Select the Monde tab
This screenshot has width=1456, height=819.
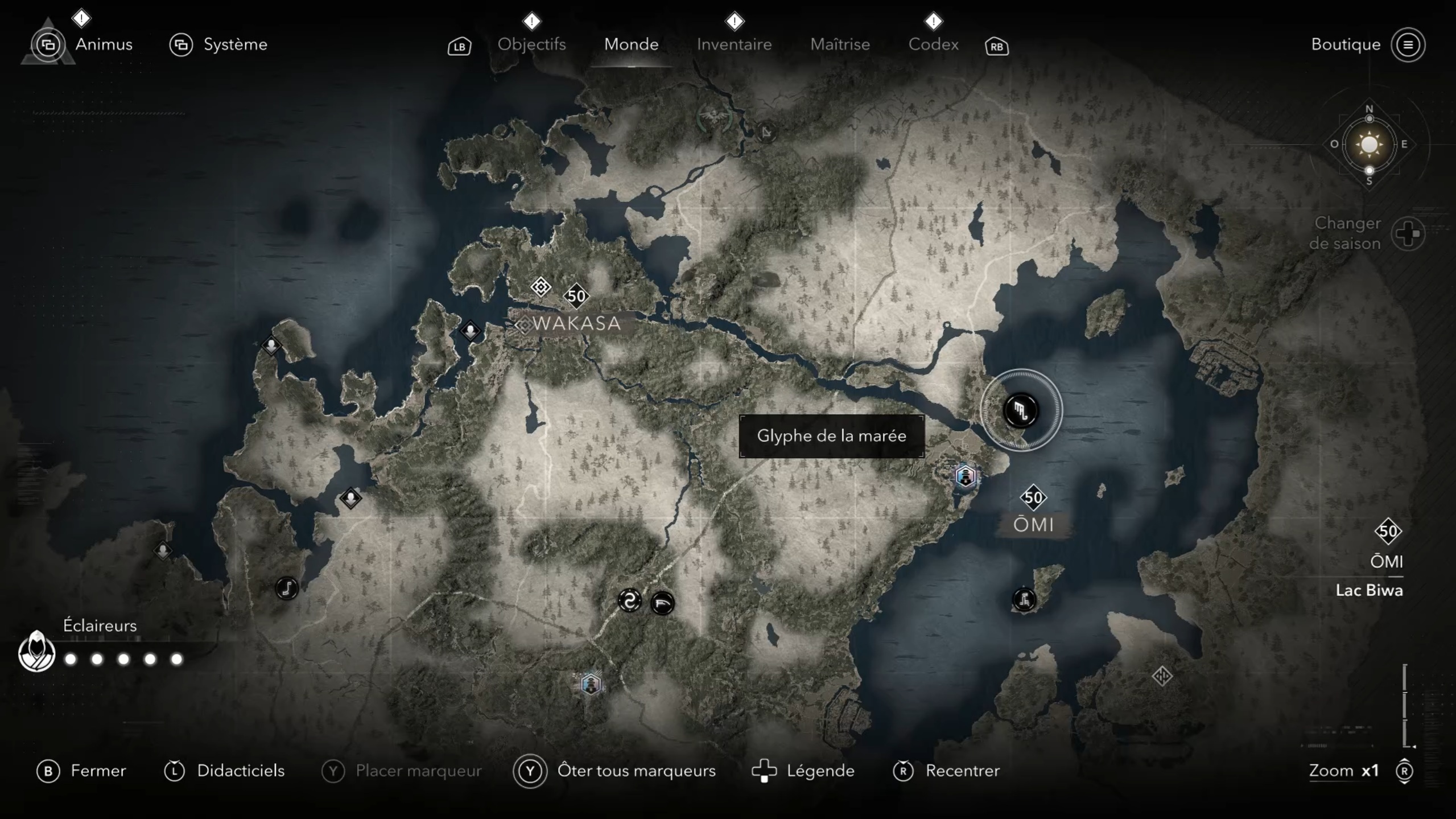coord(631,44)
